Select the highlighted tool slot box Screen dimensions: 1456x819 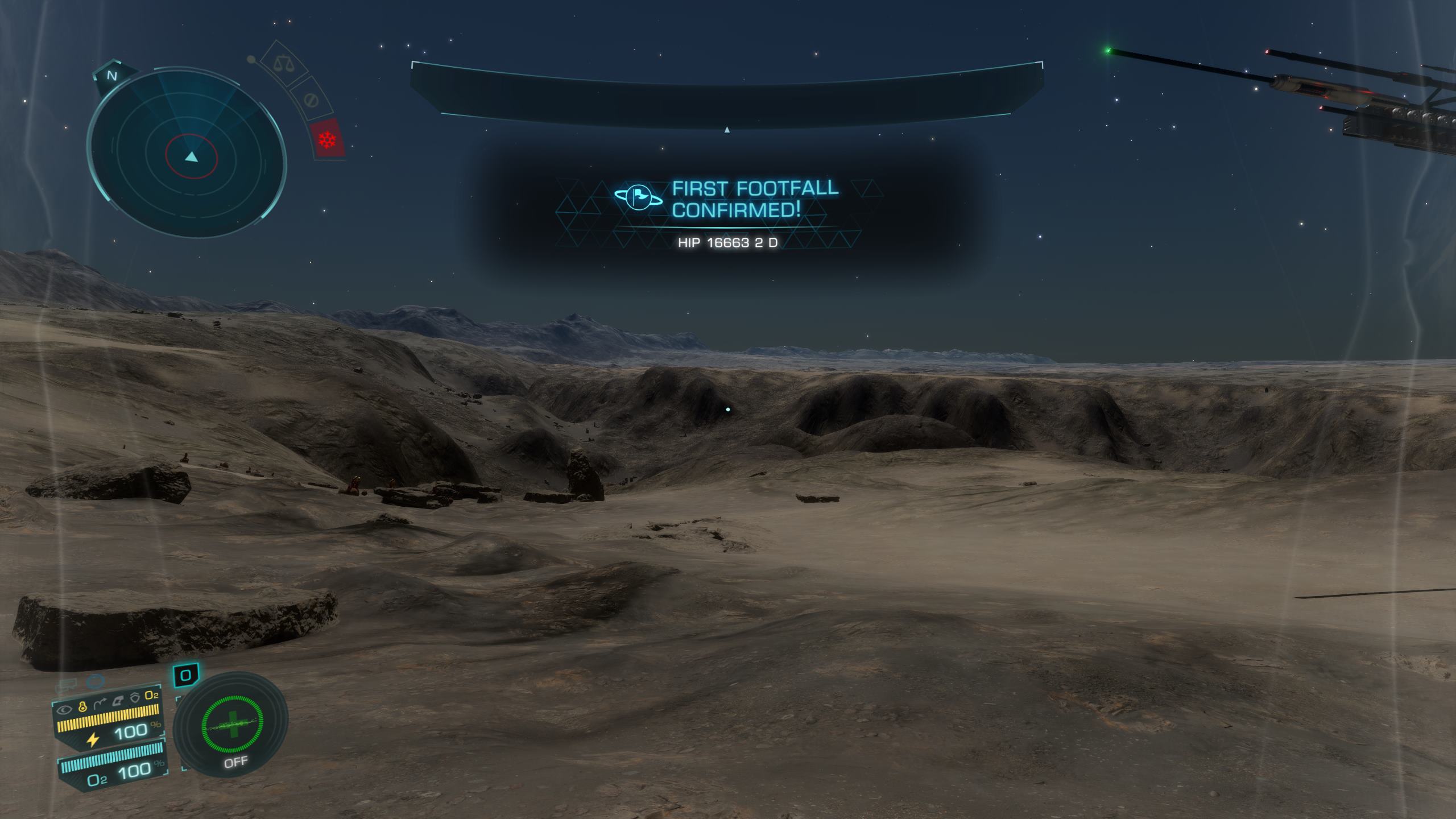(x=186, y=676)
